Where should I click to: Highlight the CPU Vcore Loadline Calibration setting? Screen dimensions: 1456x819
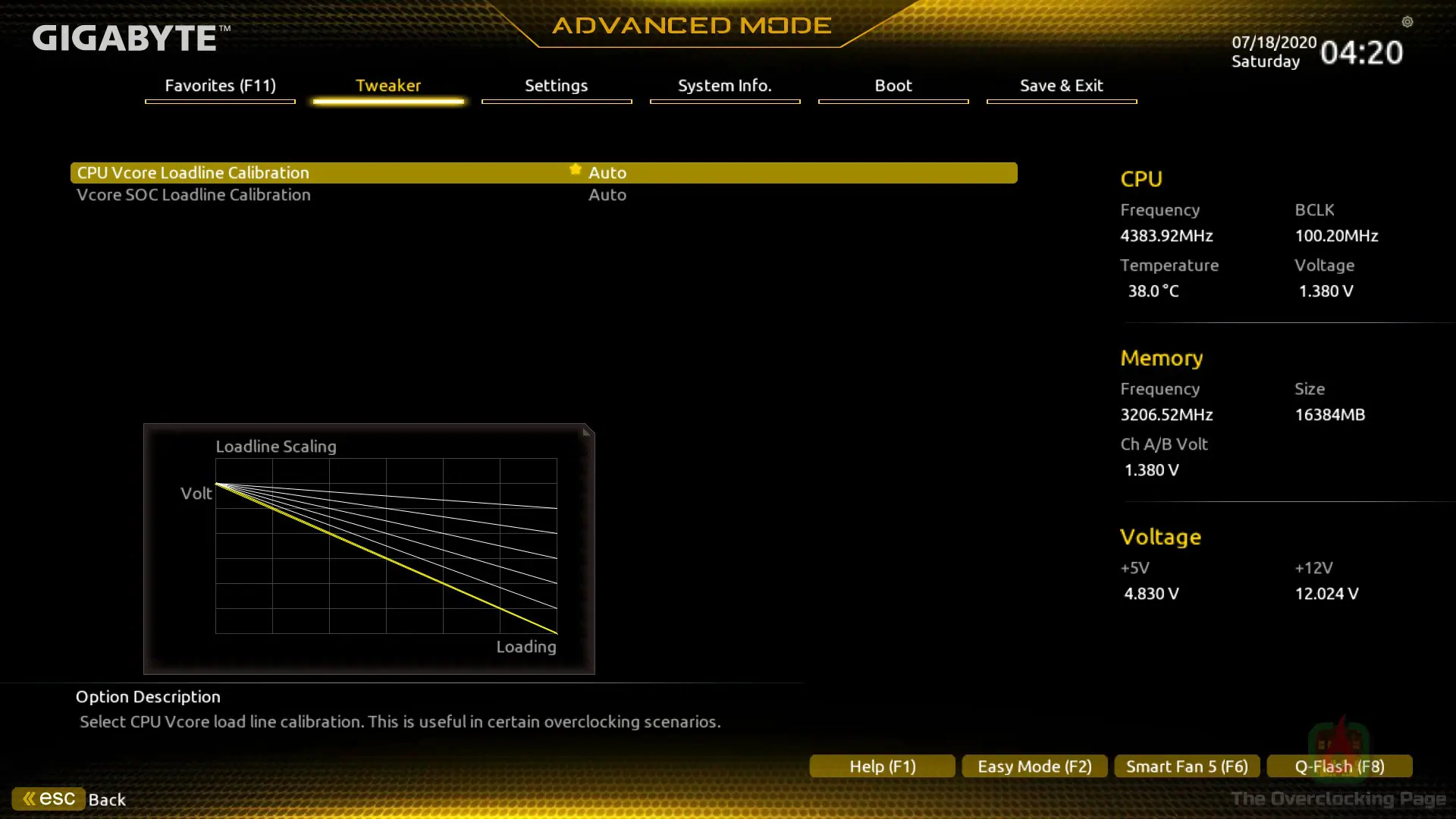(193, 172)
